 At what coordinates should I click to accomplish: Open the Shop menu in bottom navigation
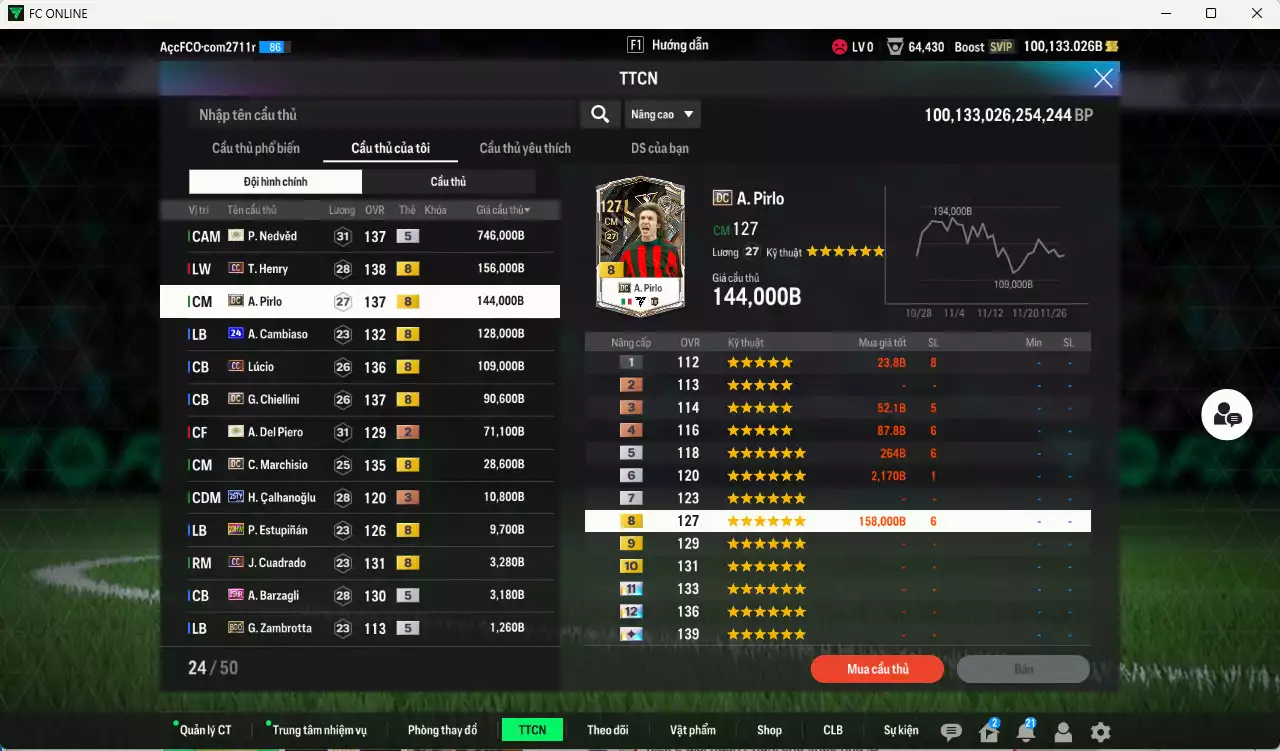pyautogui.click(x=769, y=730)
